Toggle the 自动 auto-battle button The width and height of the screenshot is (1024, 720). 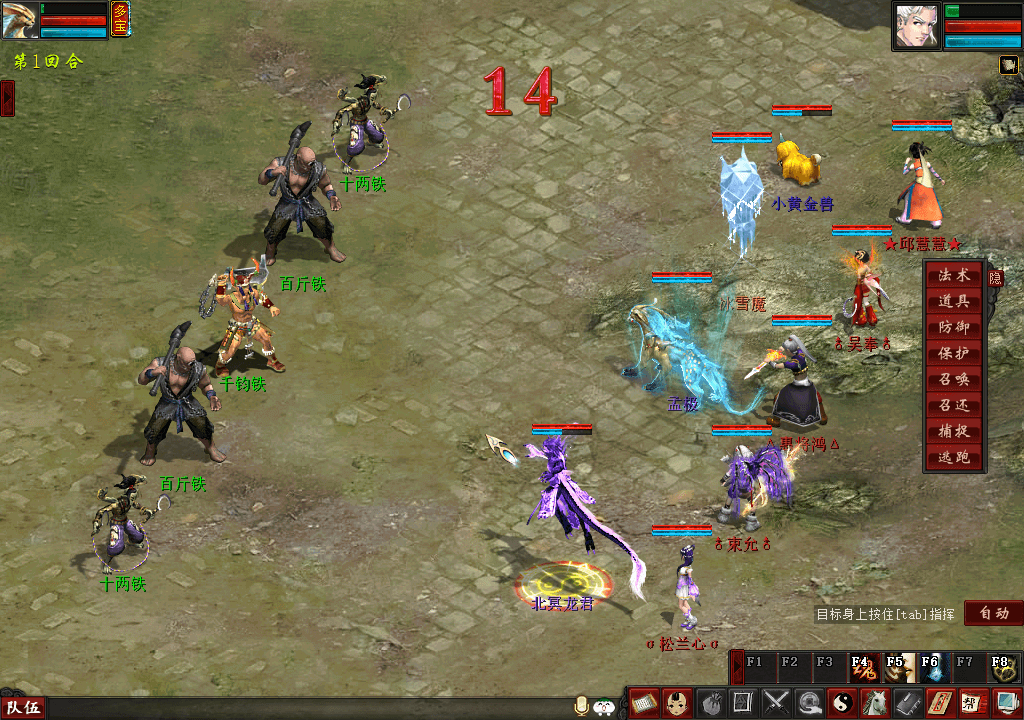[994, 613]
